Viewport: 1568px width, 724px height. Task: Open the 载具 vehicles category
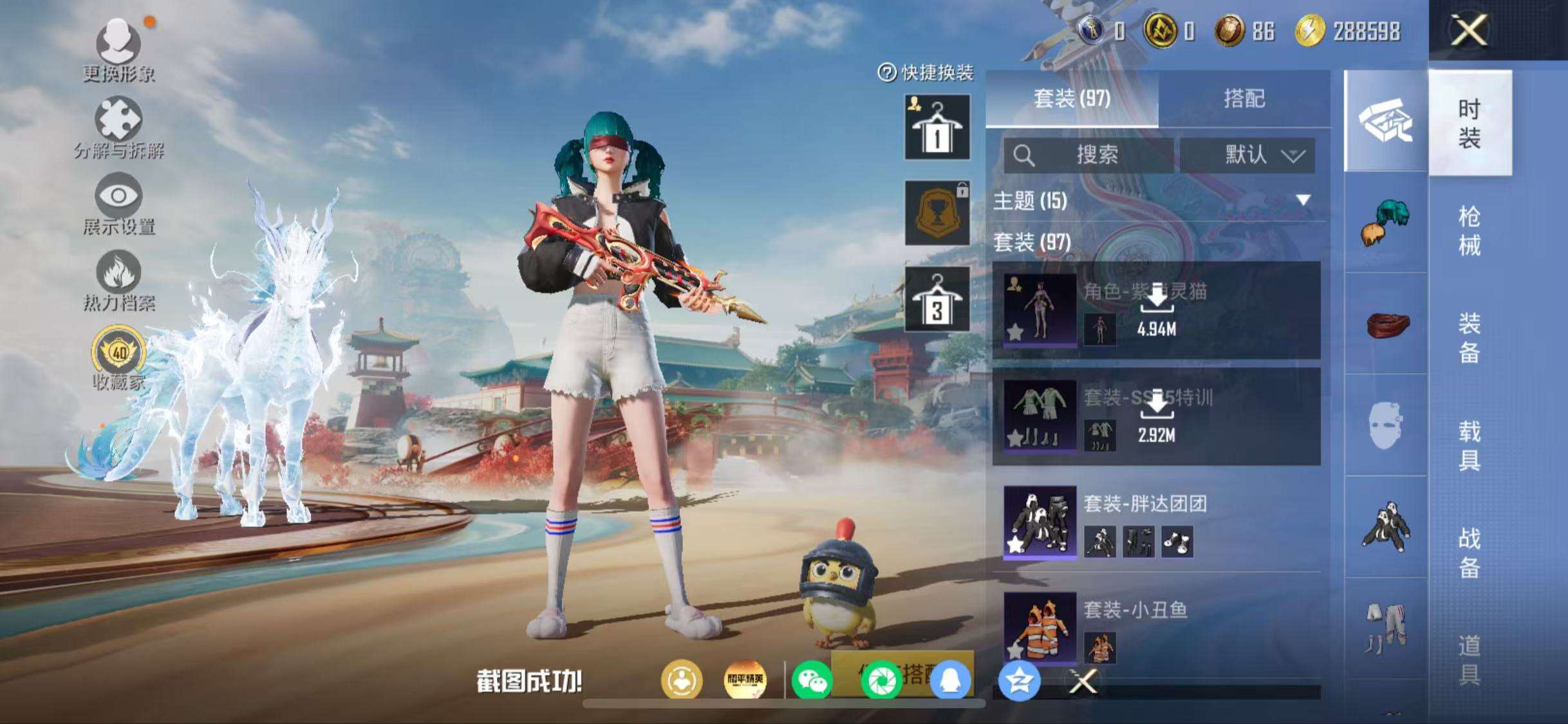1469,445
